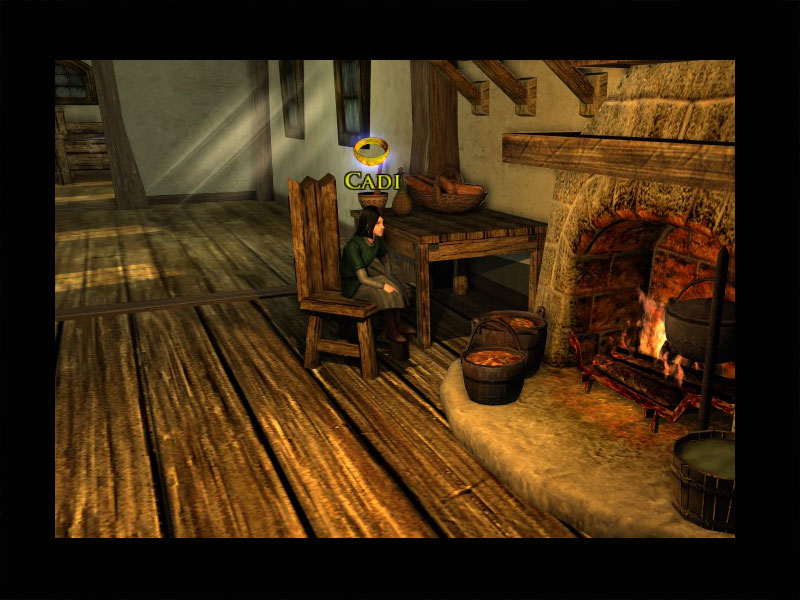Click the gold quest ring above Cadi
This screenshot has width=800, height=600.
click(371, 151)
